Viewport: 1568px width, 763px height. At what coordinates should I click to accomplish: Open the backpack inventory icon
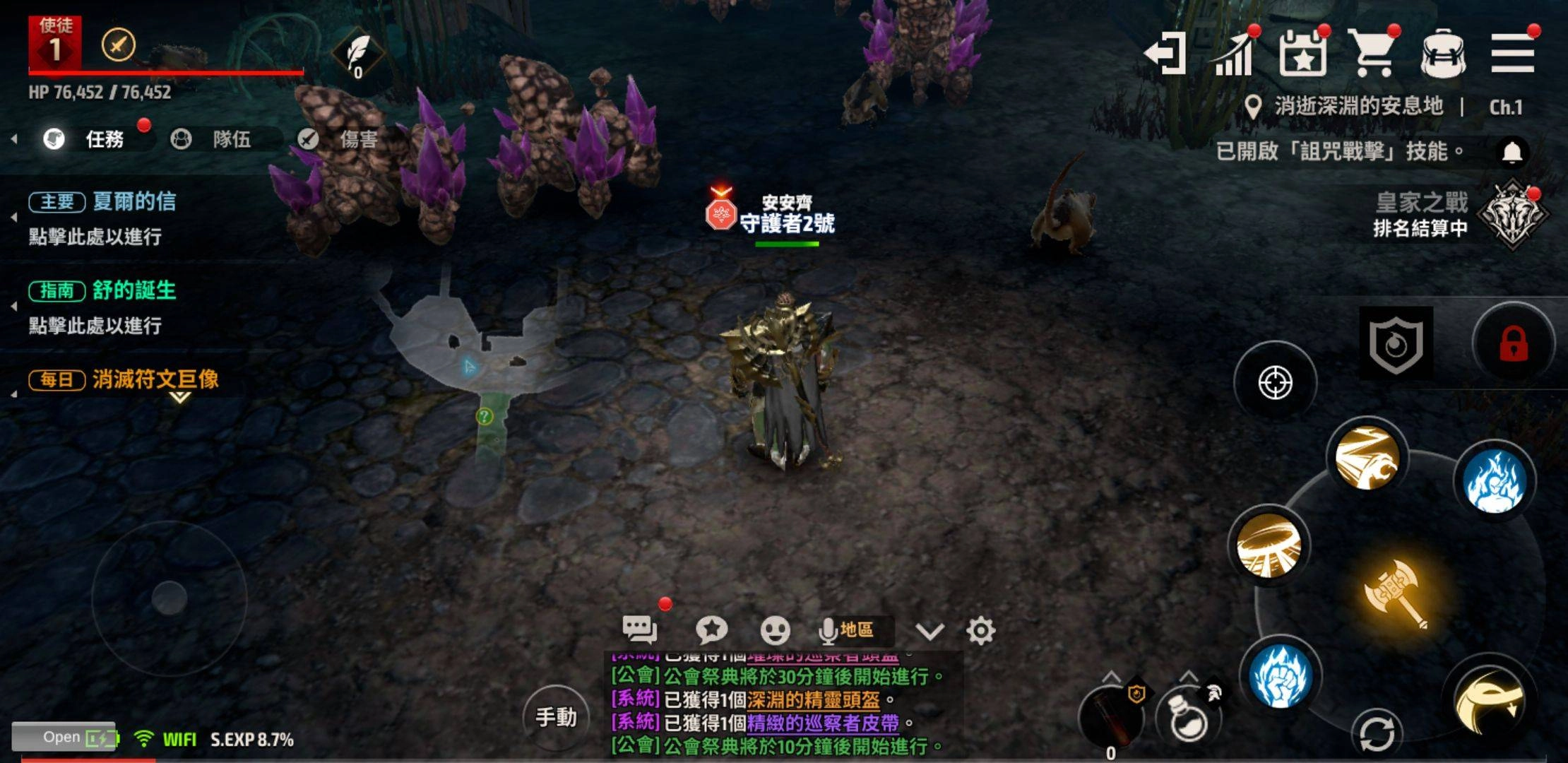pos(1443,54)
